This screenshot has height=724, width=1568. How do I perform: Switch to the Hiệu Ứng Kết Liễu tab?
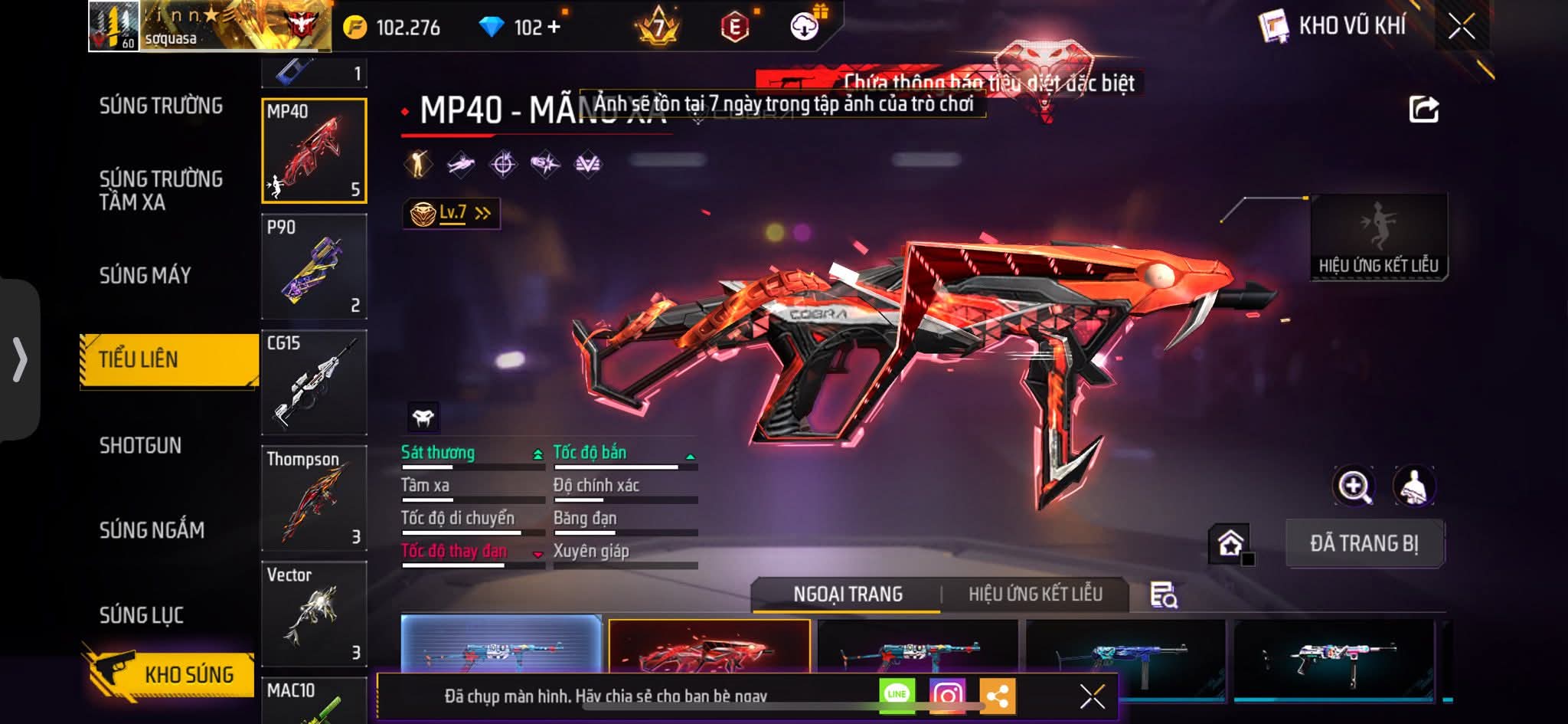click(1035, 594)
